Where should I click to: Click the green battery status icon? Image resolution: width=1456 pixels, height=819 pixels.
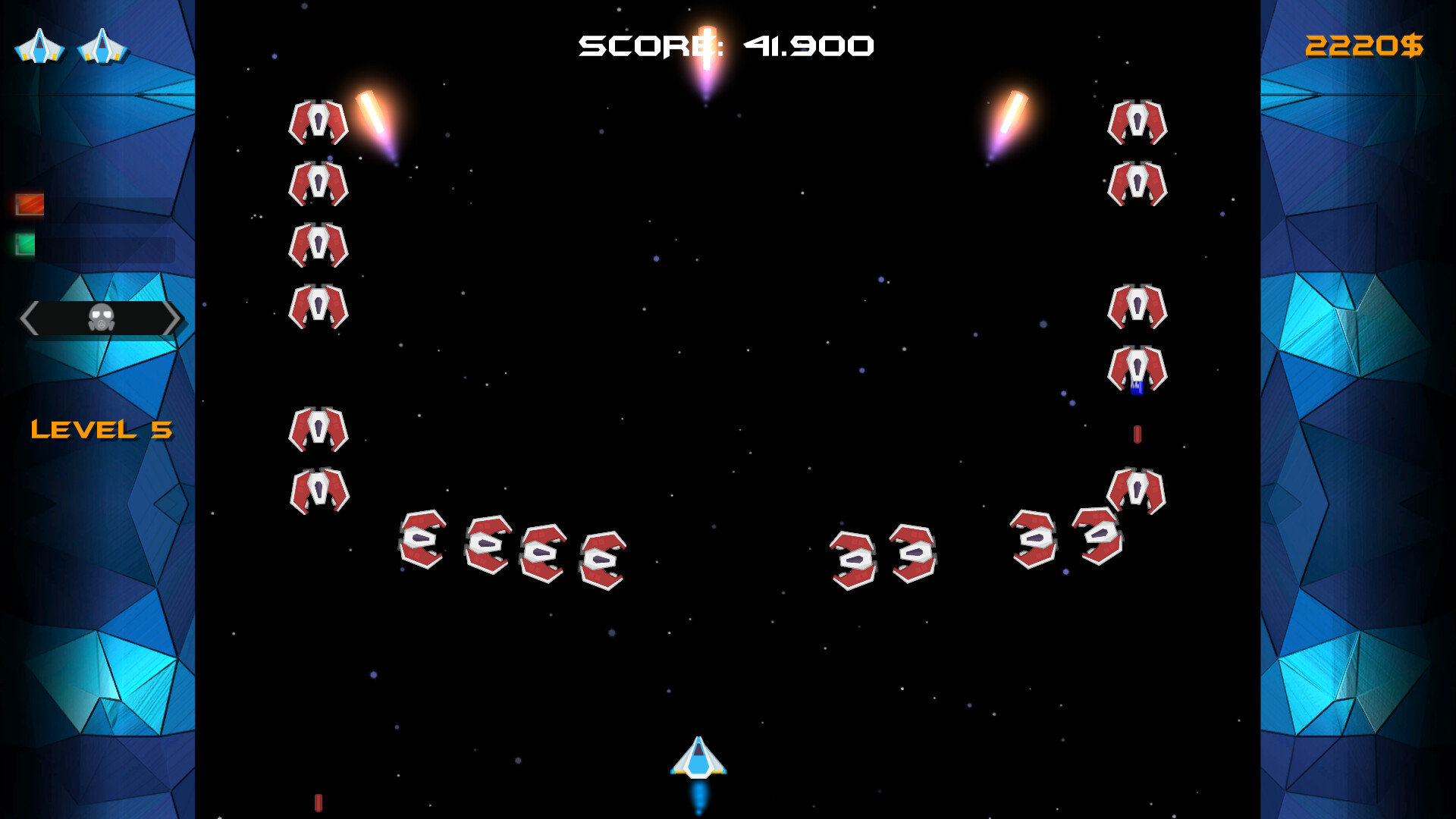pyautogui.click(x=24, y=244)
